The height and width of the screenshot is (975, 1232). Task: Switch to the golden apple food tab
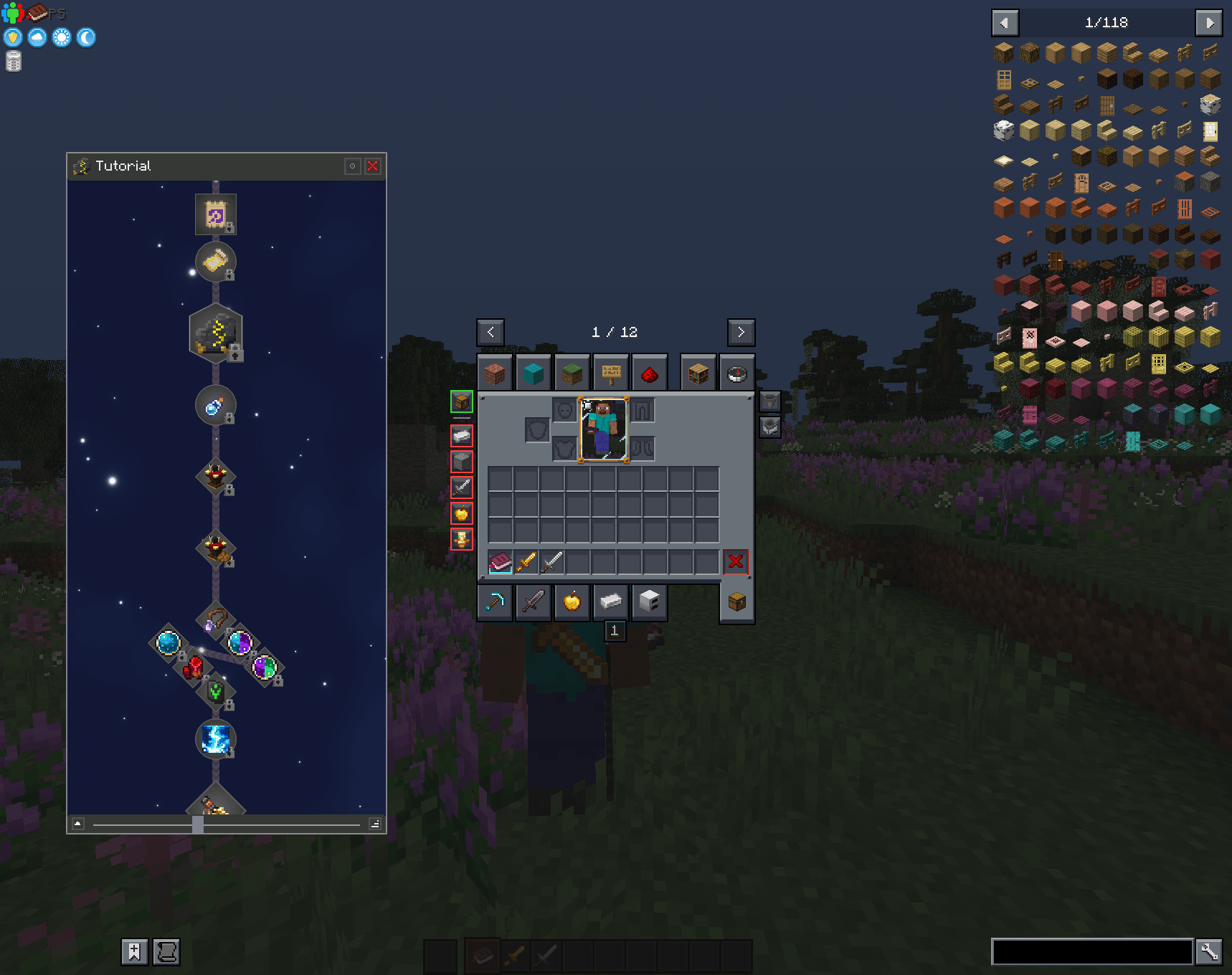click(572, 601)
